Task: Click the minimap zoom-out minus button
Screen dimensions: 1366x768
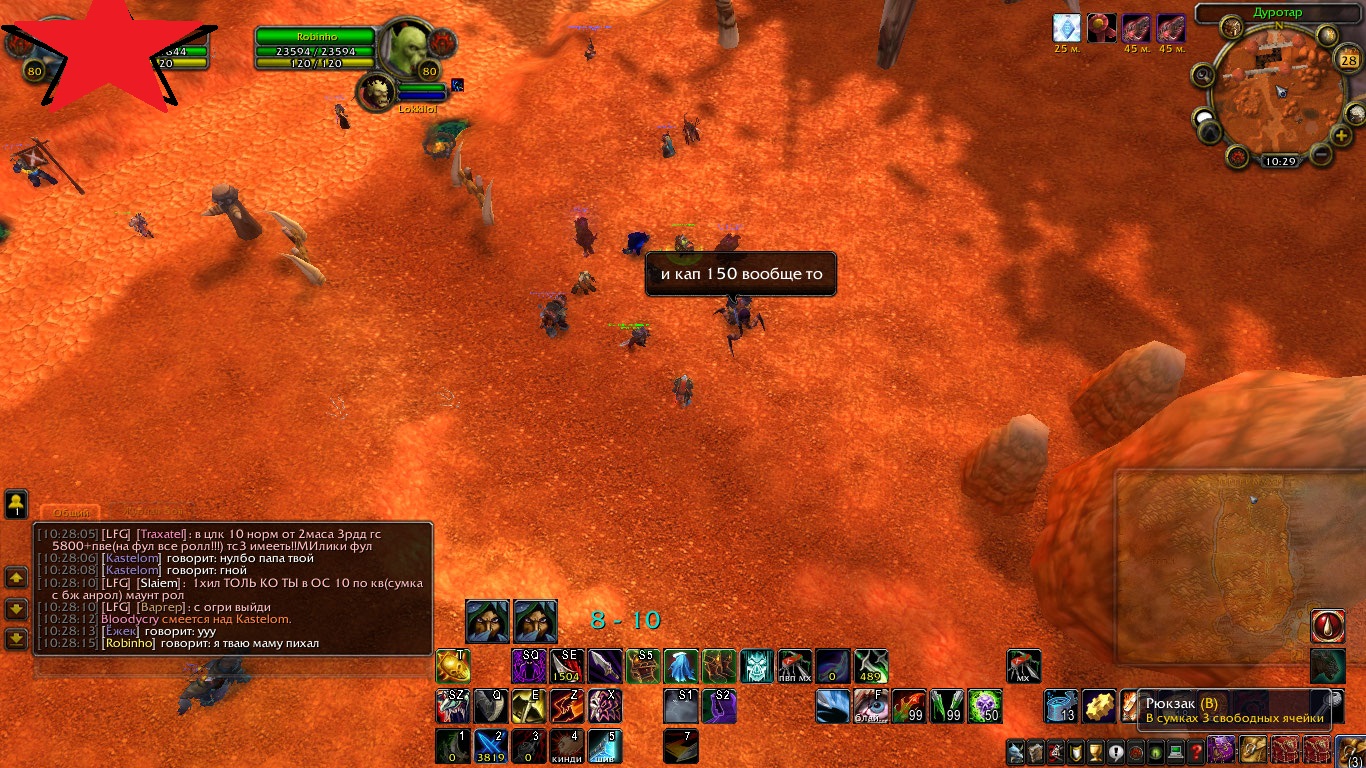Action: [1320, 155]
